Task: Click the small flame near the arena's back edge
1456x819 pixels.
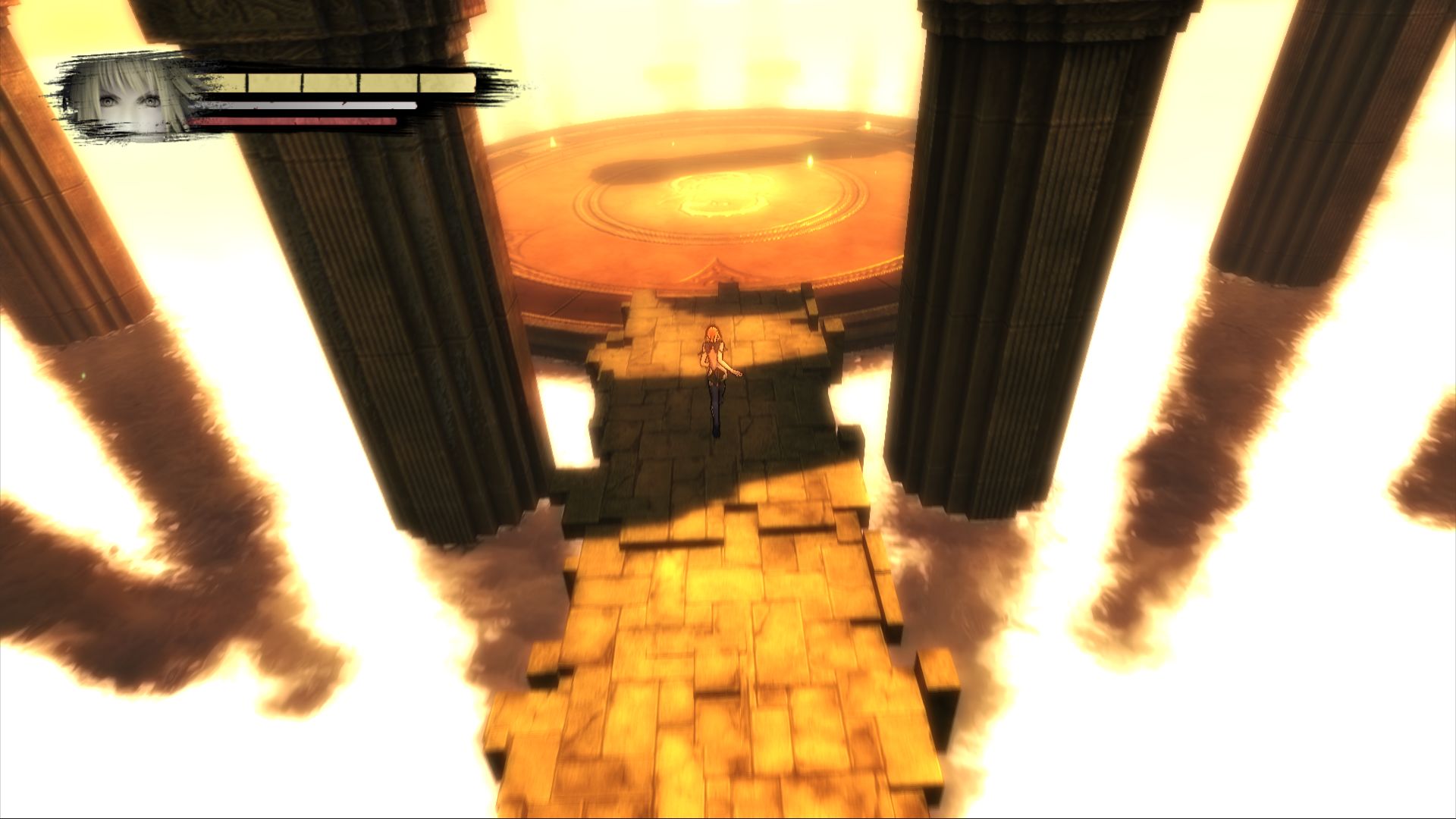Action: click(x=673, y=143)
